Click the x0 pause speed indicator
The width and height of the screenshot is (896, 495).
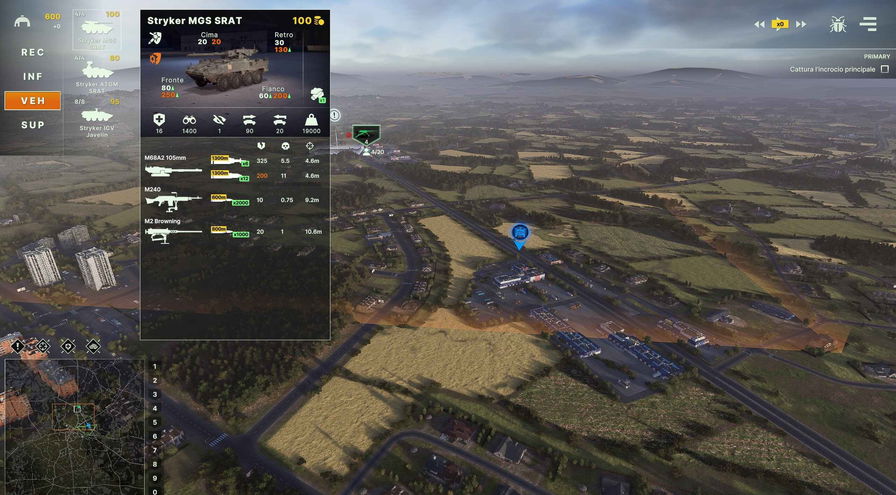[780, 24]
